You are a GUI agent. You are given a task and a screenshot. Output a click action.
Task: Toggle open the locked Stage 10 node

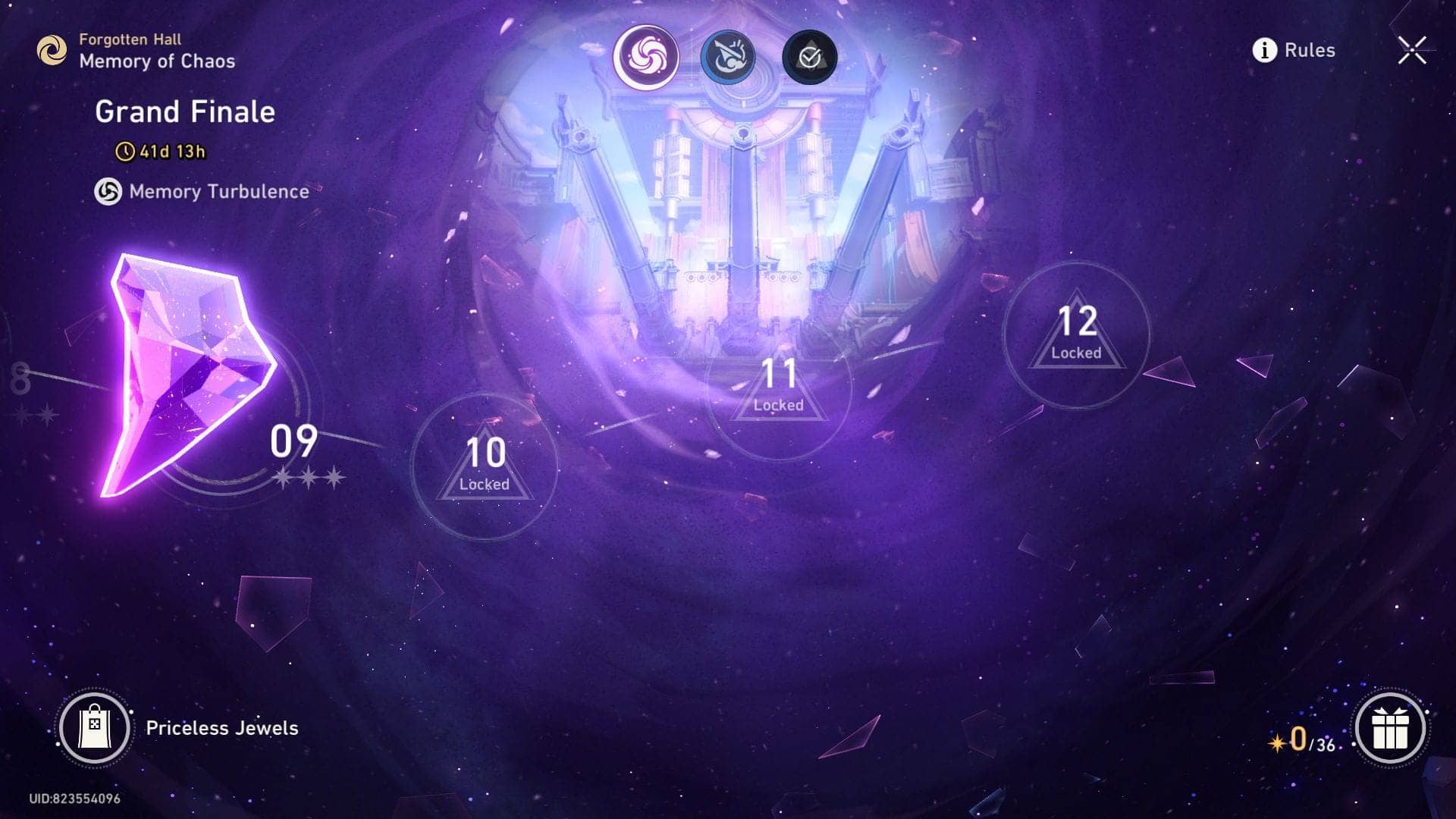point(485,463)
